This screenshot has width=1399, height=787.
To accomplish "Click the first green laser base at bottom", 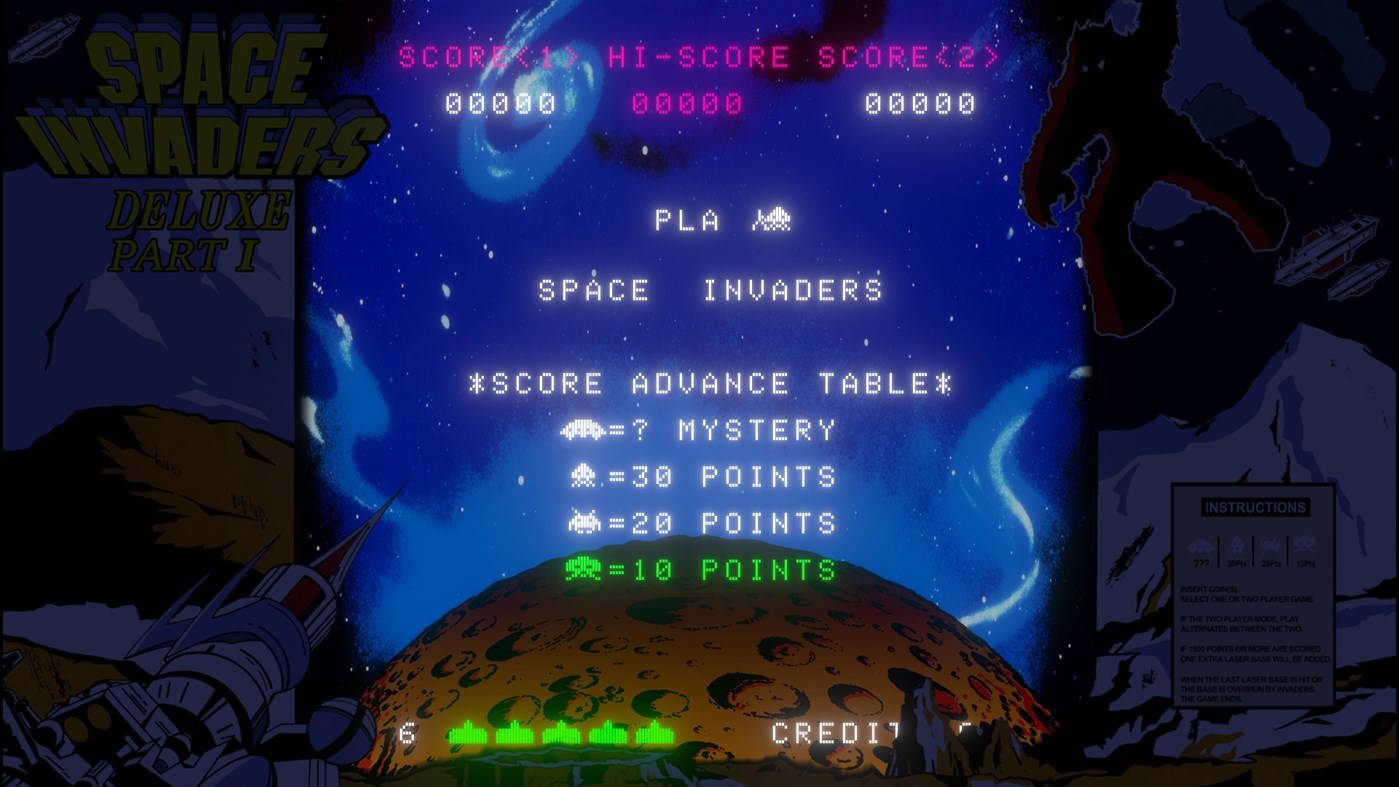I will point(466,734).
